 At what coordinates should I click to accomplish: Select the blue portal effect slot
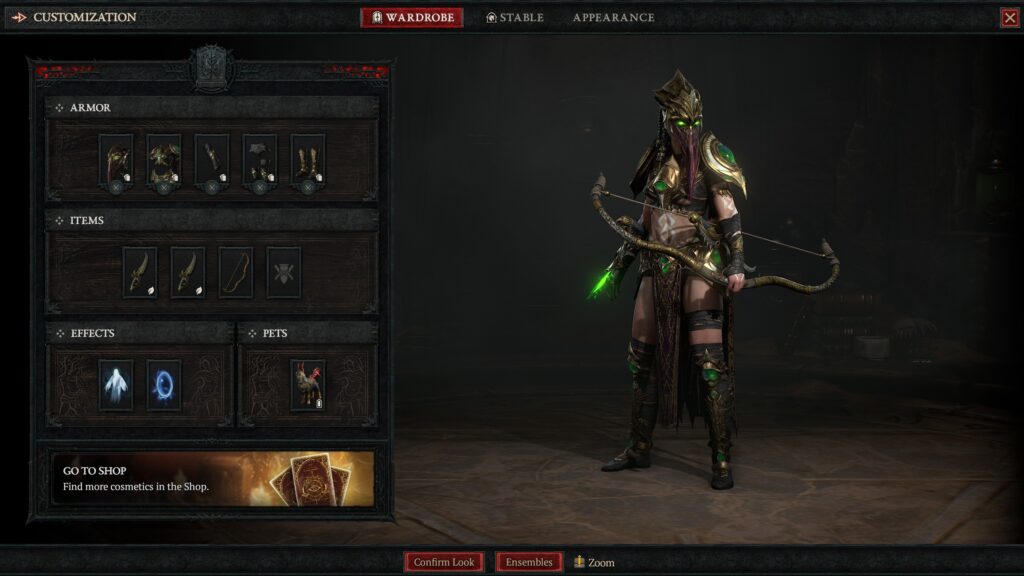pyautogui.click(x=164, y=385)
